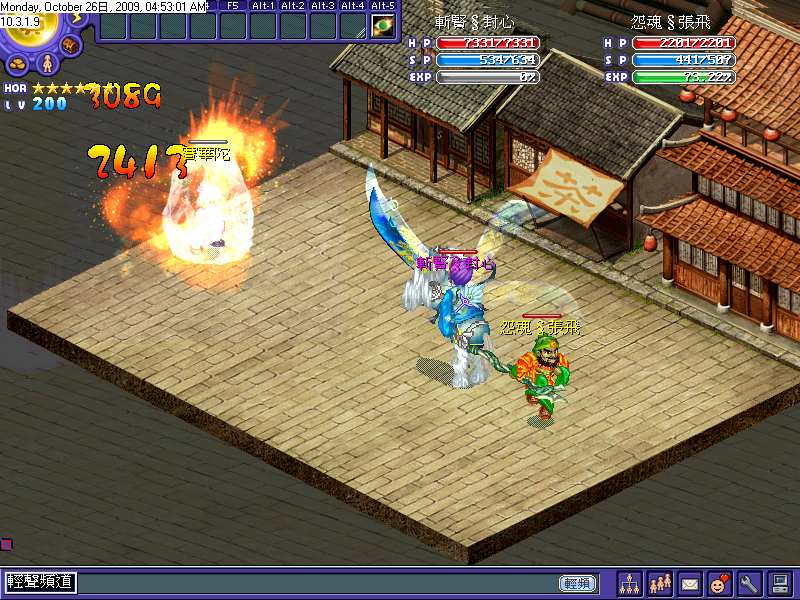Click the computer system icon

pyautogui.click(x=779, y=583)
